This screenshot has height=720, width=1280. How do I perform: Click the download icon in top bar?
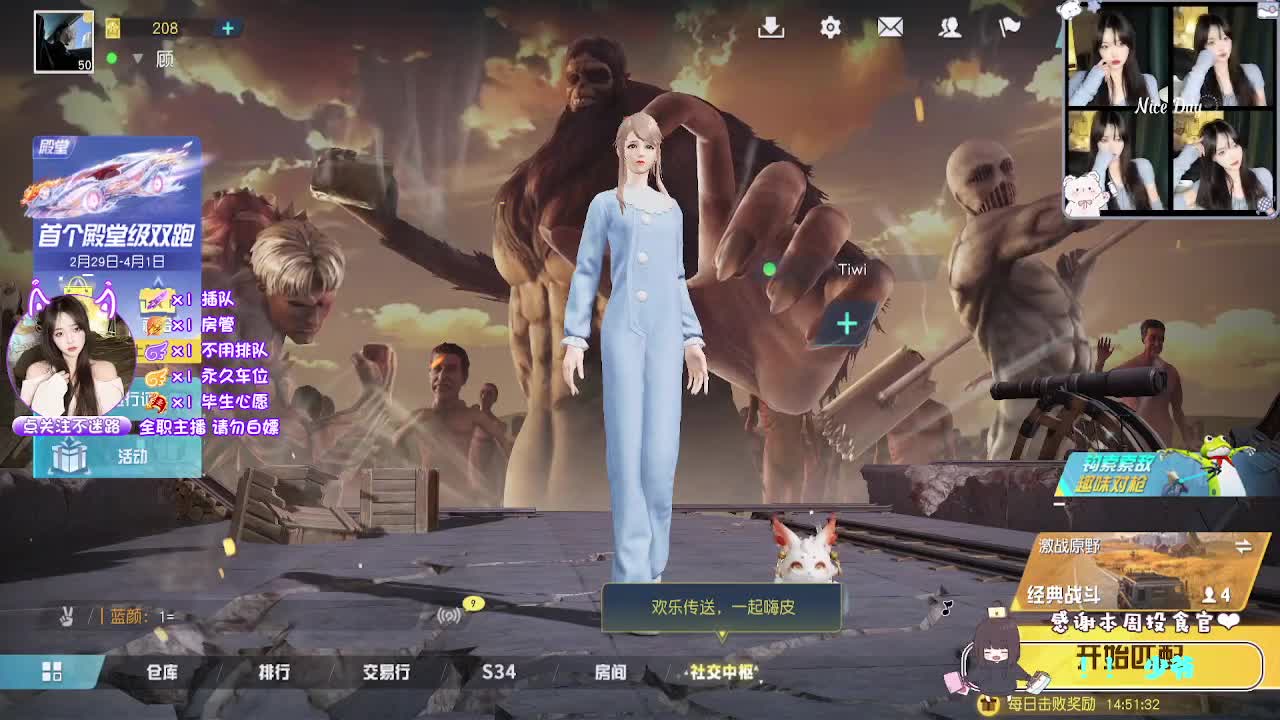769,27
